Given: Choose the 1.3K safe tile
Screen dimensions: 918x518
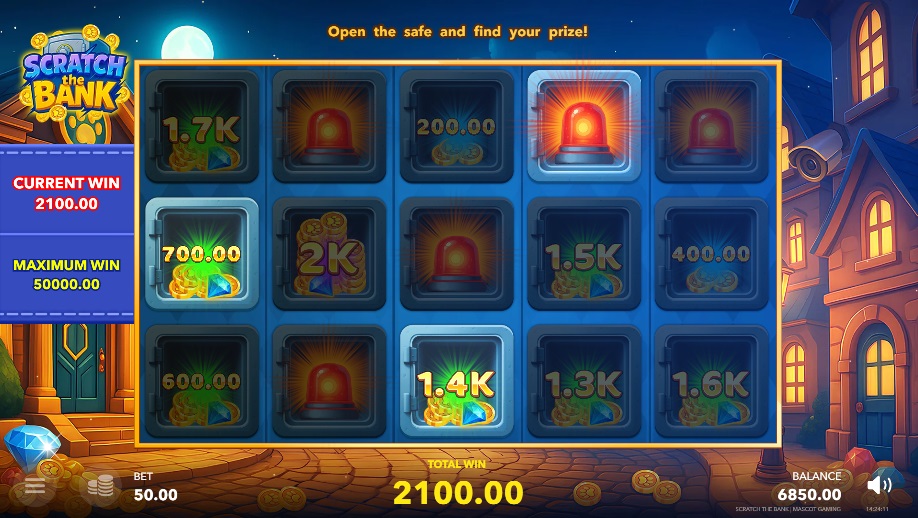Looking at the screenshot, I should click(583, 381).
